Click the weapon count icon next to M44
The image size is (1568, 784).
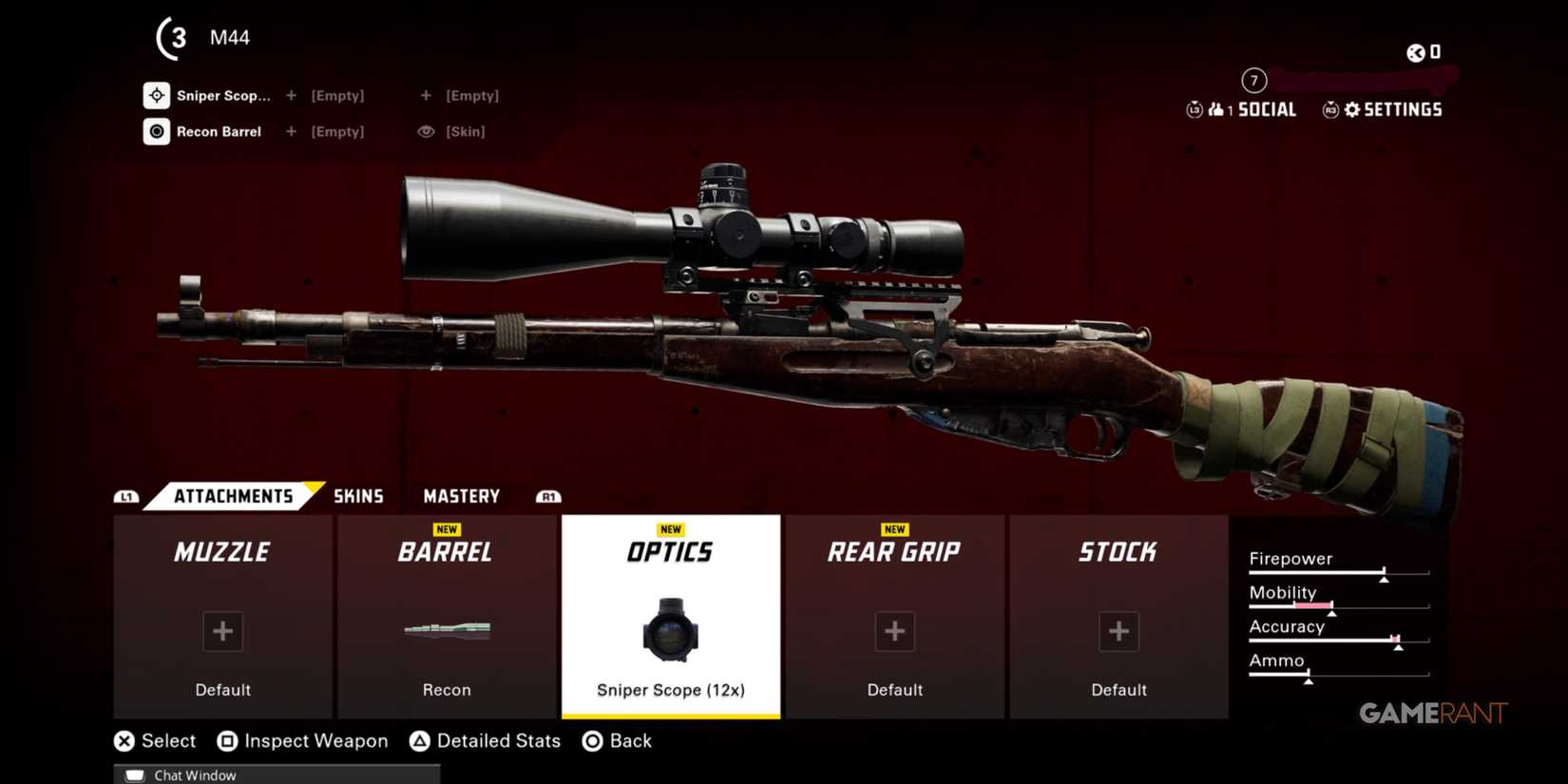[x=172, y=38]
